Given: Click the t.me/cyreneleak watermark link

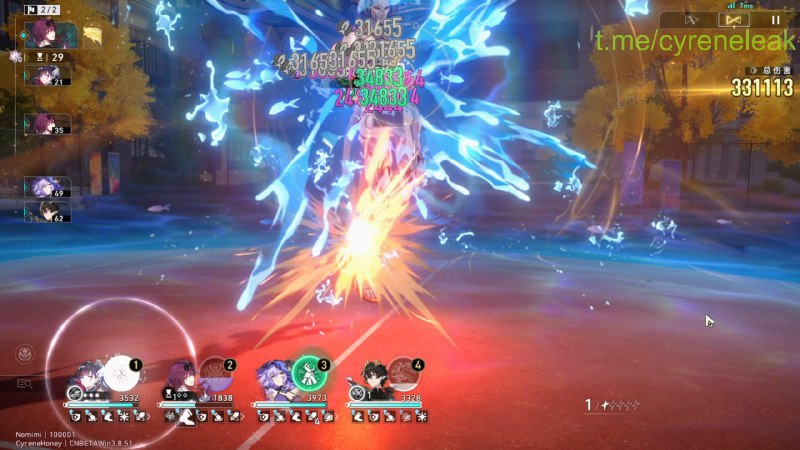Looking at the screenshot, I should tap(695, 41).
